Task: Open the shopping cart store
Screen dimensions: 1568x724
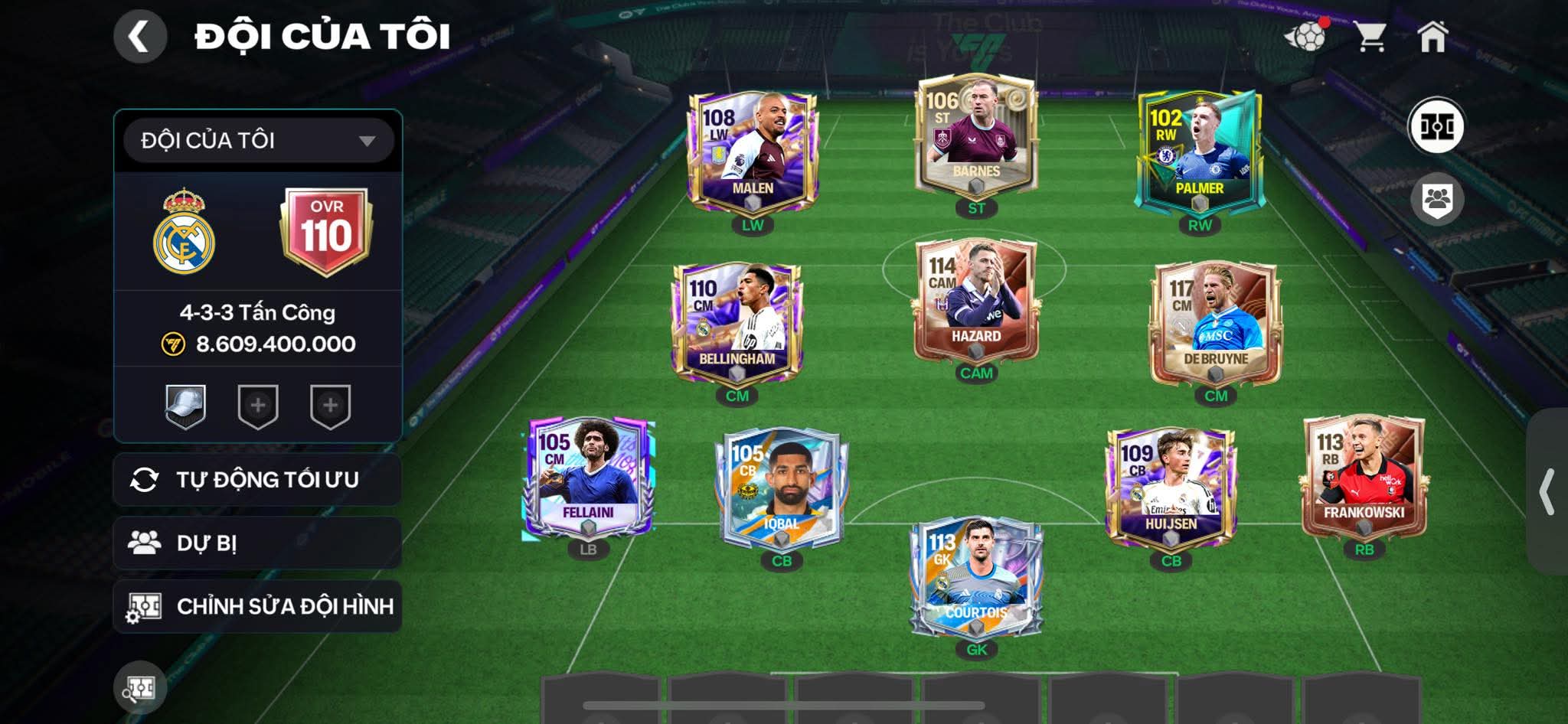Action: [1370, 36]
